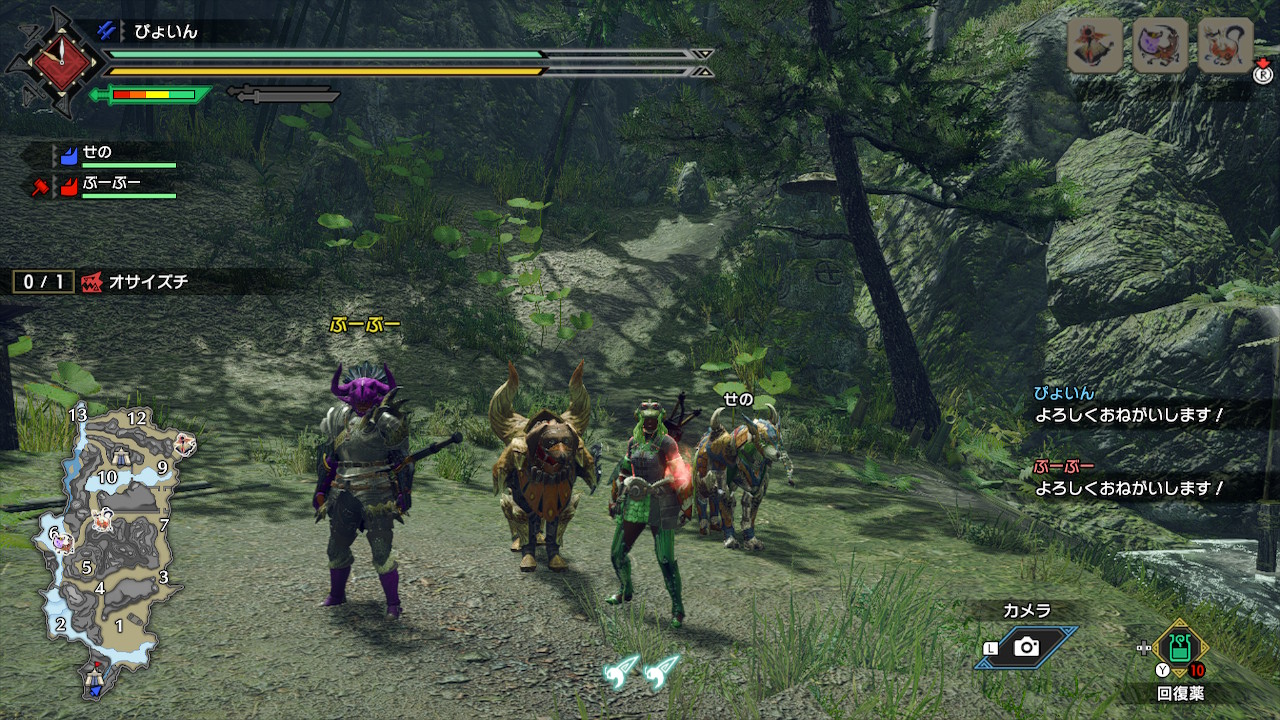Click the purple monster marker at area 6

click(64, 541)
